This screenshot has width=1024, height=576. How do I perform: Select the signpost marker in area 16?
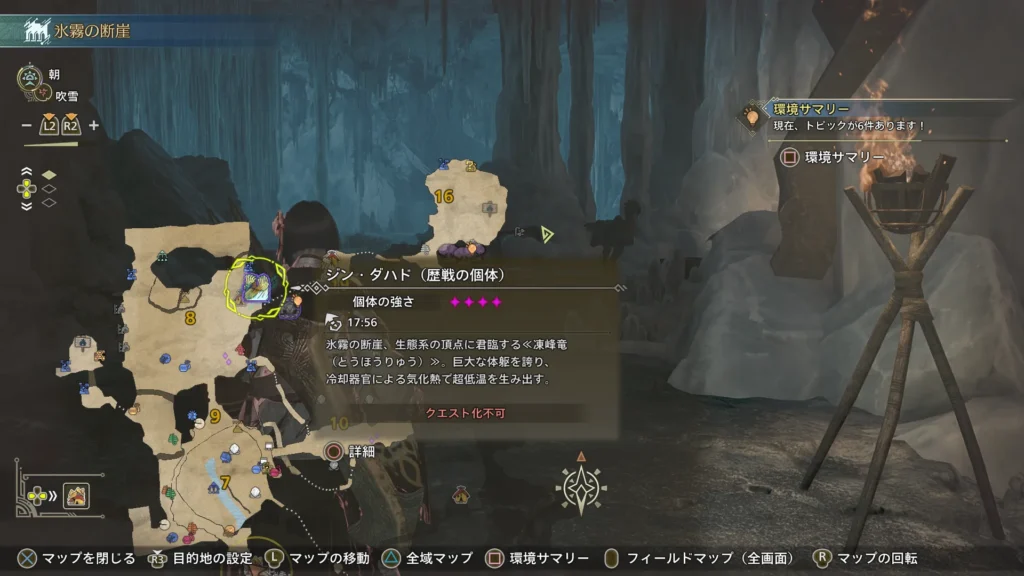click(489, 208)
